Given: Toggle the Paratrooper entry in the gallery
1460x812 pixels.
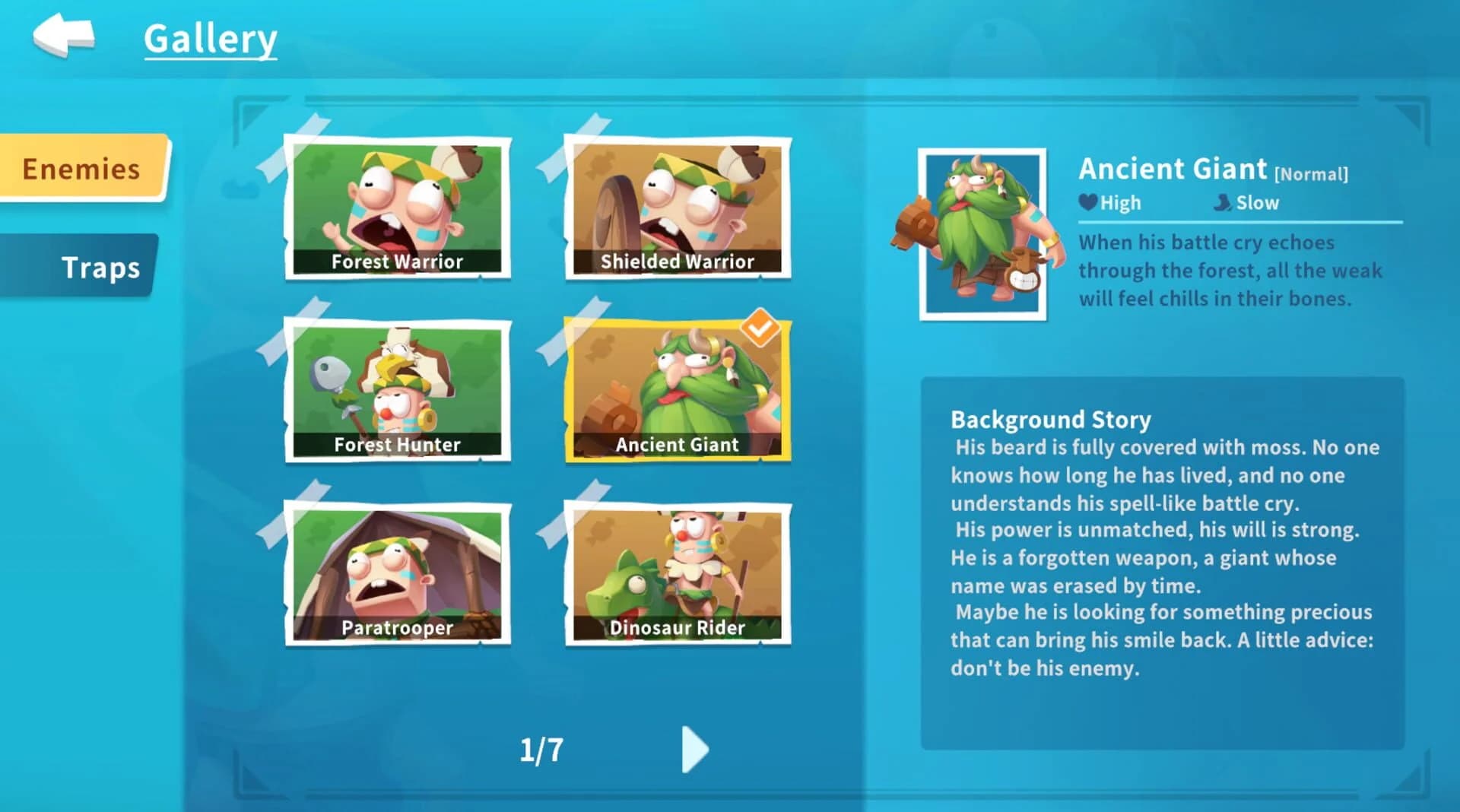Looking at the screenshot, I should (x=395, y=573).
